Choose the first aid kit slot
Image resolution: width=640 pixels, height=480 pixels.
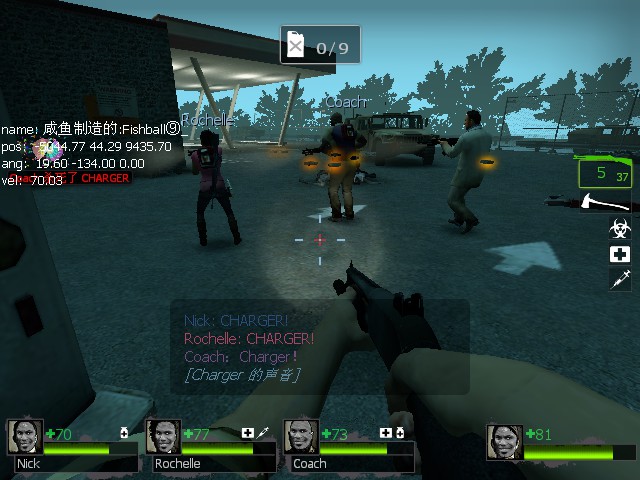(x=620, y=254)
